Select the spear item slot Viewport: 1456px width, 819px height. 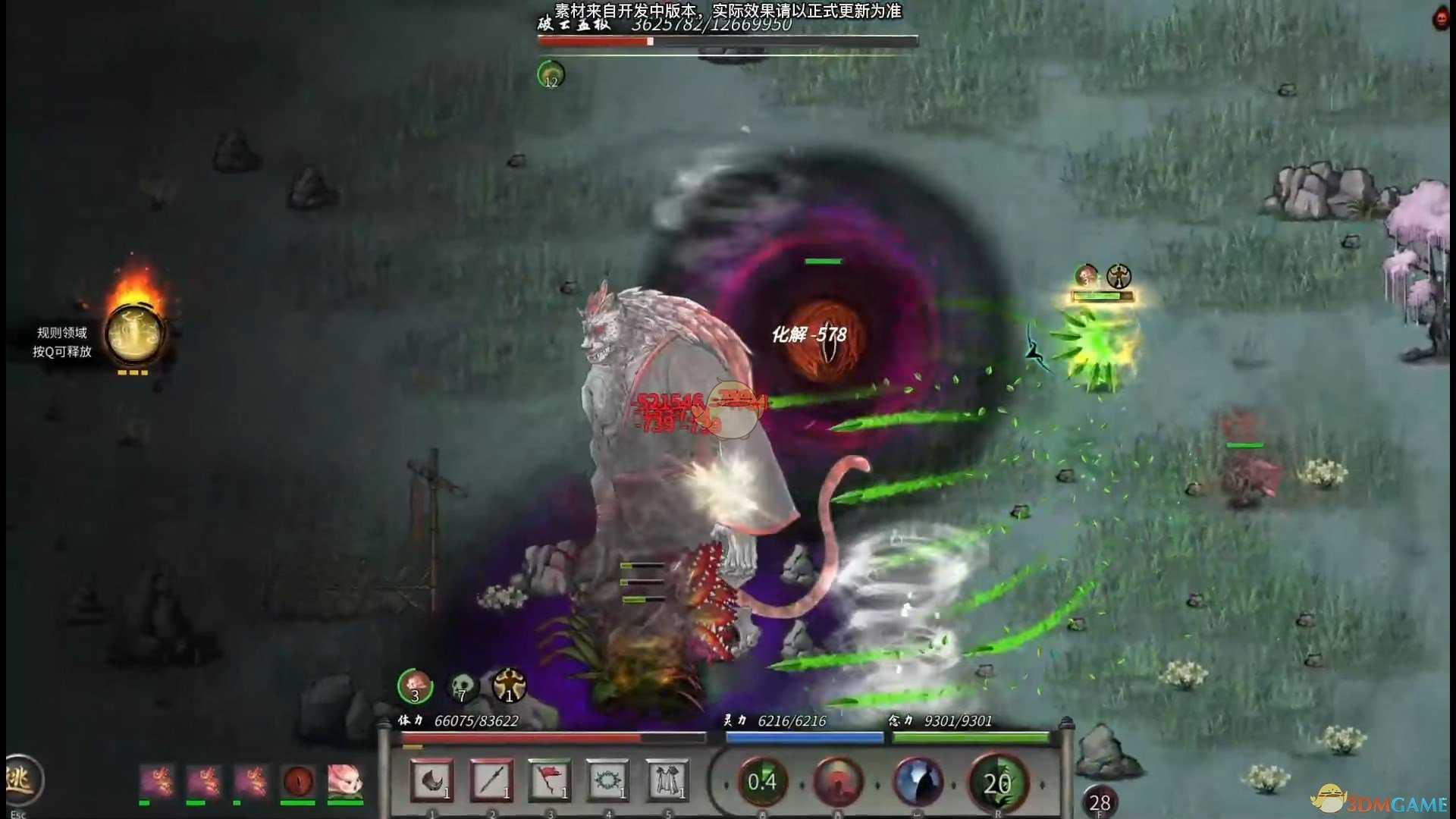(491, 780)
